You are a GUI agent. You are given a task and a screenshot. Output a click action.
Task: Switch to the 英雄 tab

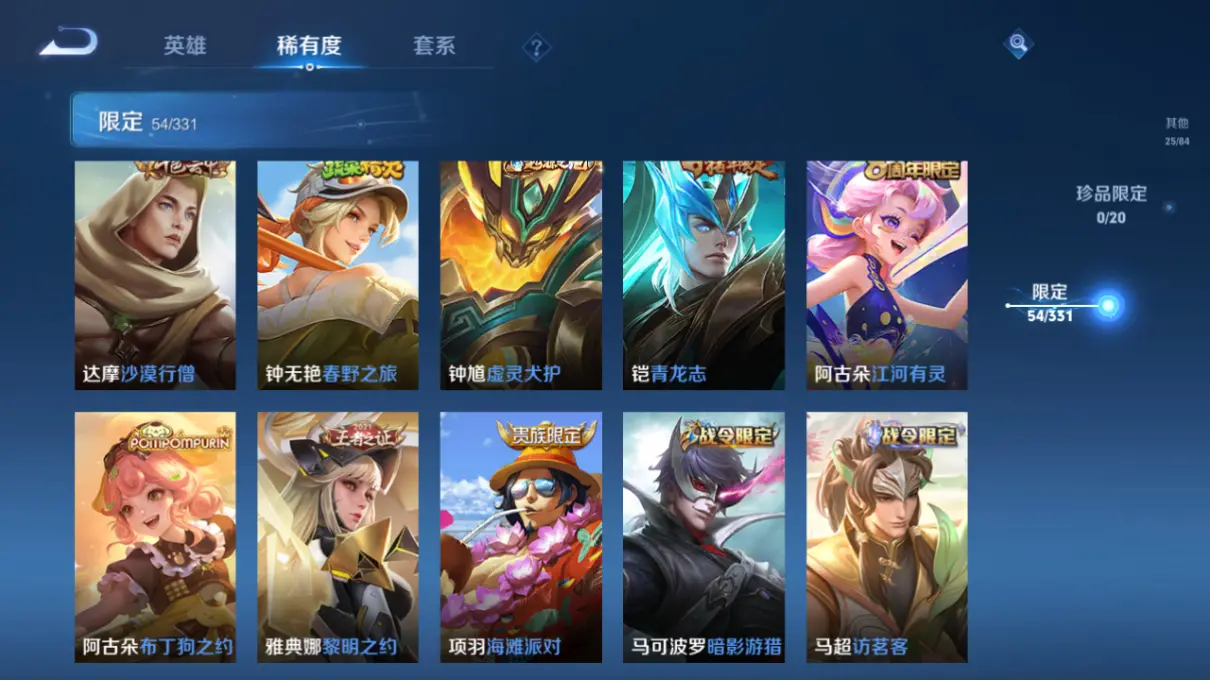point(185,46)
